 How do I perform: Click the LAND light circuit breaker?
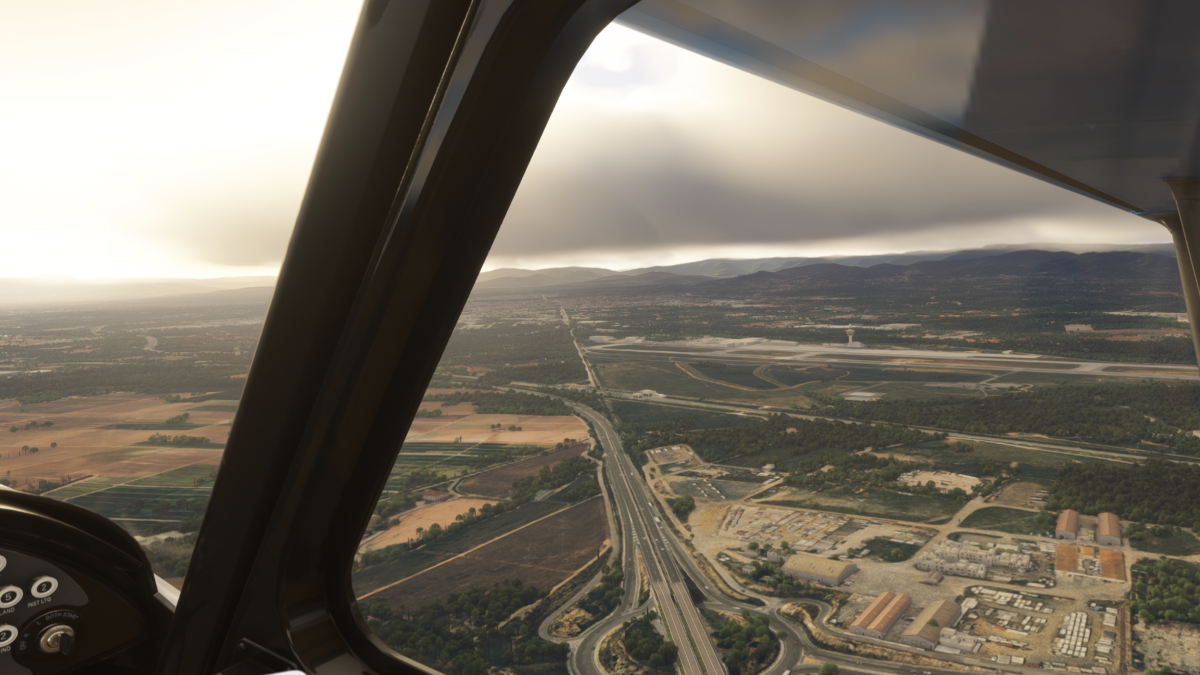click(x=8, y=596)
